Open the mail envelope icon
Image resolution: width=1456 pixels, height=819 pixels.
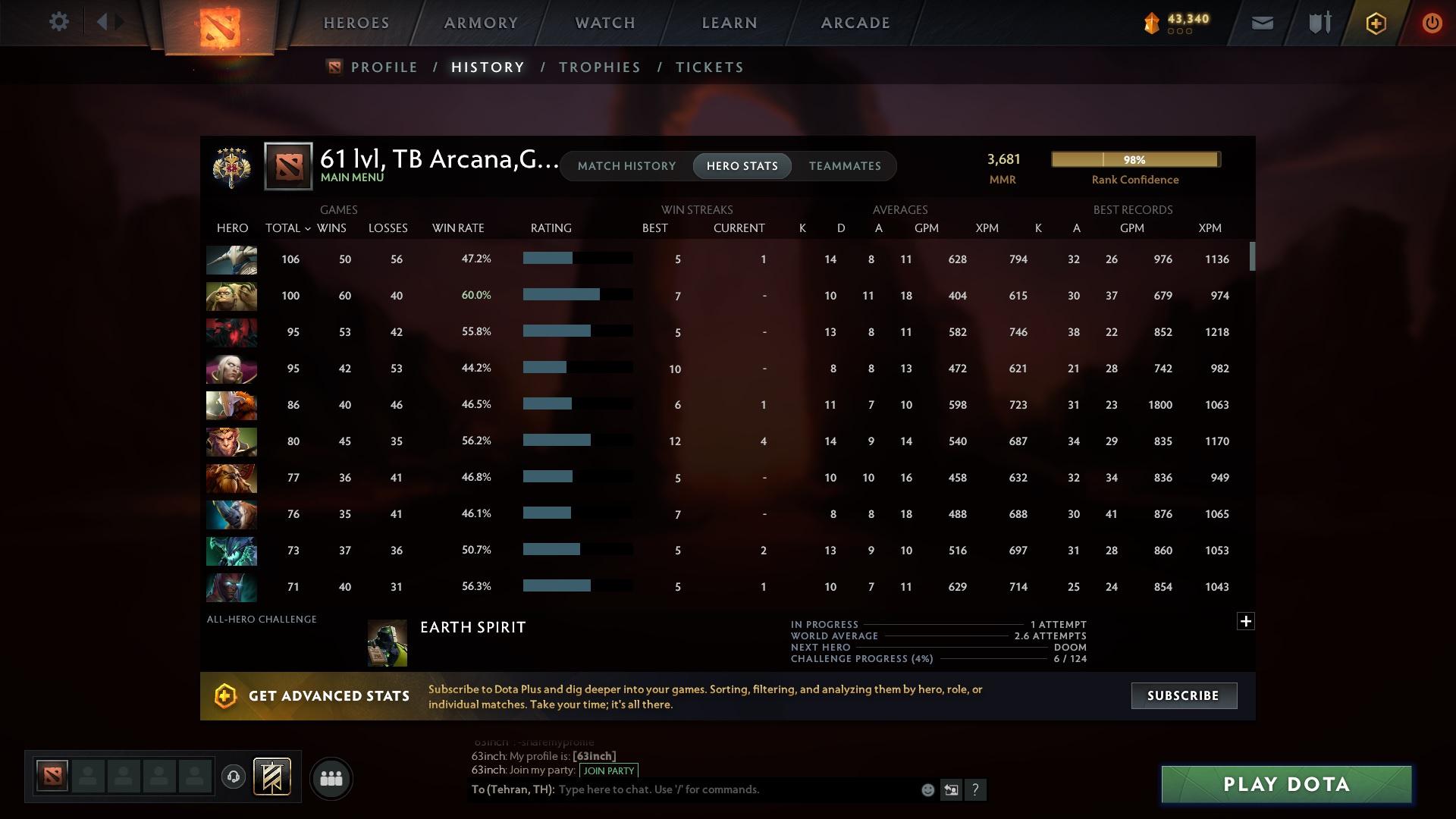[x=1261, y=22]
